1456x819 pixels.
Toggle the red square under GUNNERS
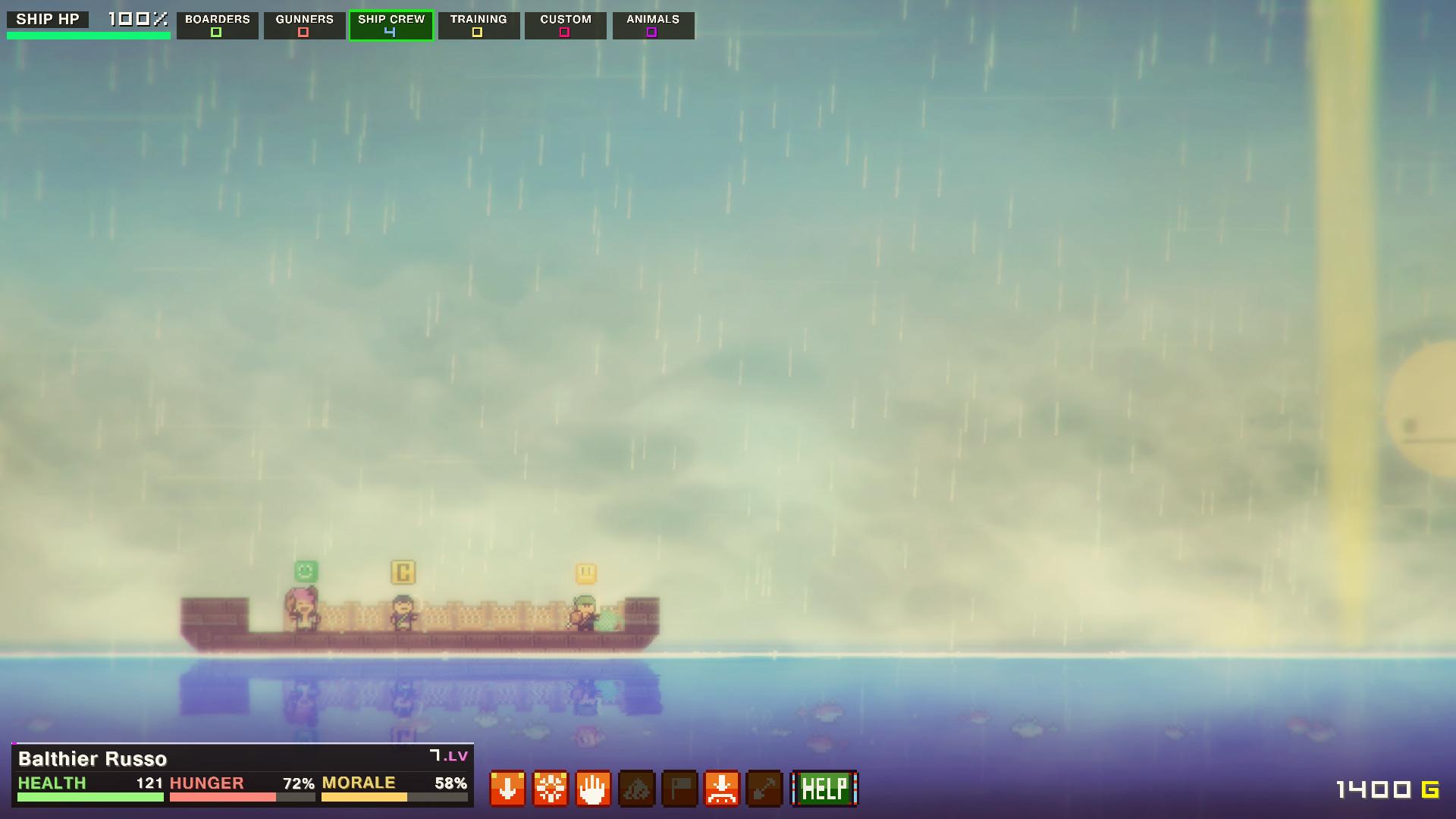[x=304, y=32]
